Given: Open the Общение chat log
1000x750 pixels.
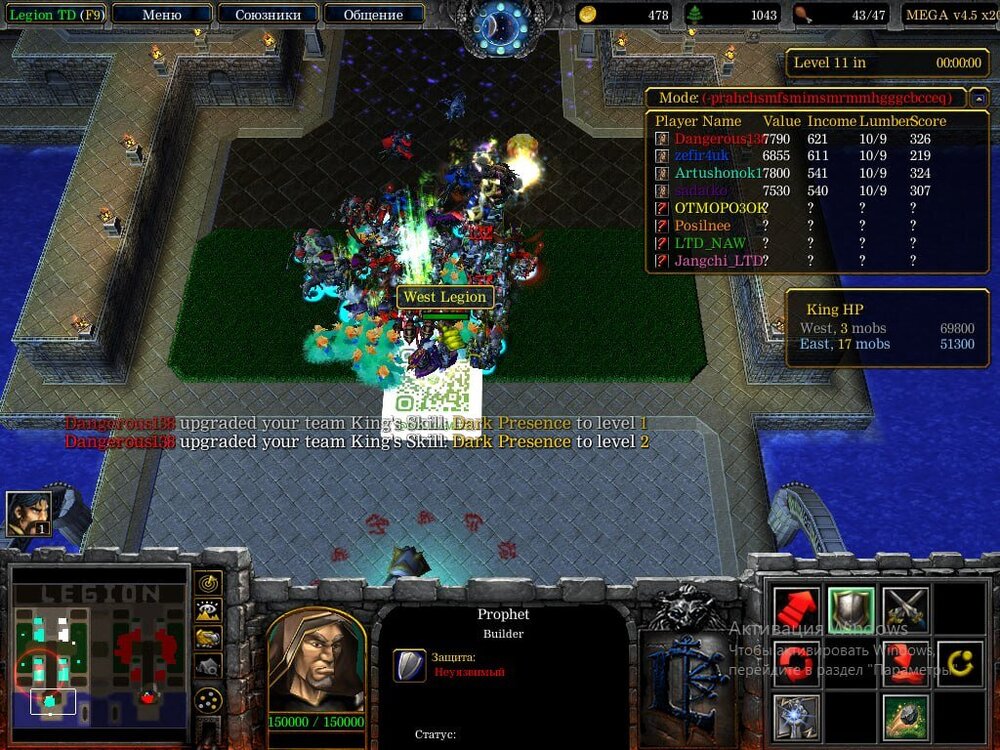Looking at the screenshot, I should 373,15.
